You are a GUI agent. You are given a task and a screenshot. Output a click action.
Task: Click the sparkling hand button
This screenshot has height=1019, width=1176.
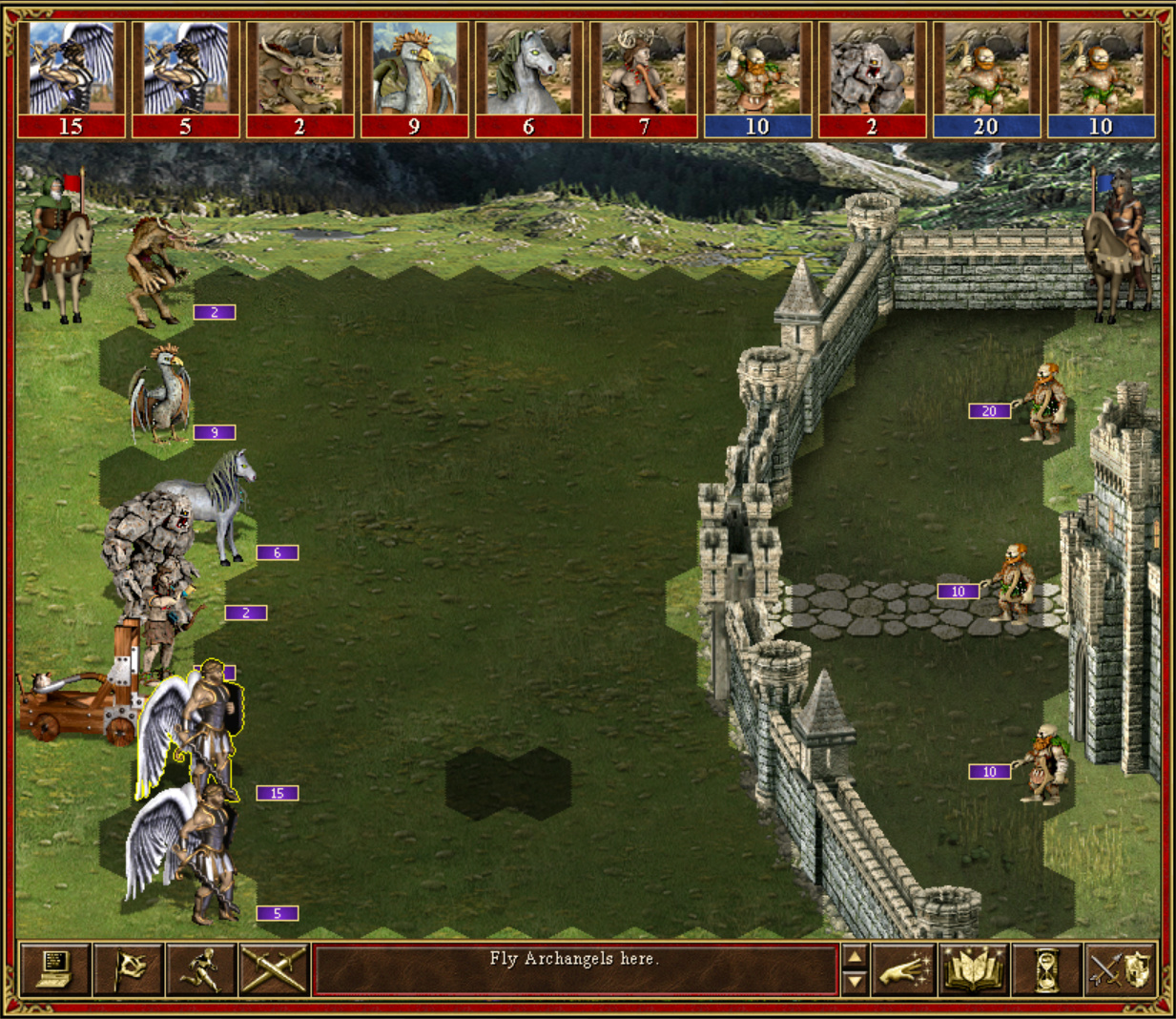pos(902,970)
